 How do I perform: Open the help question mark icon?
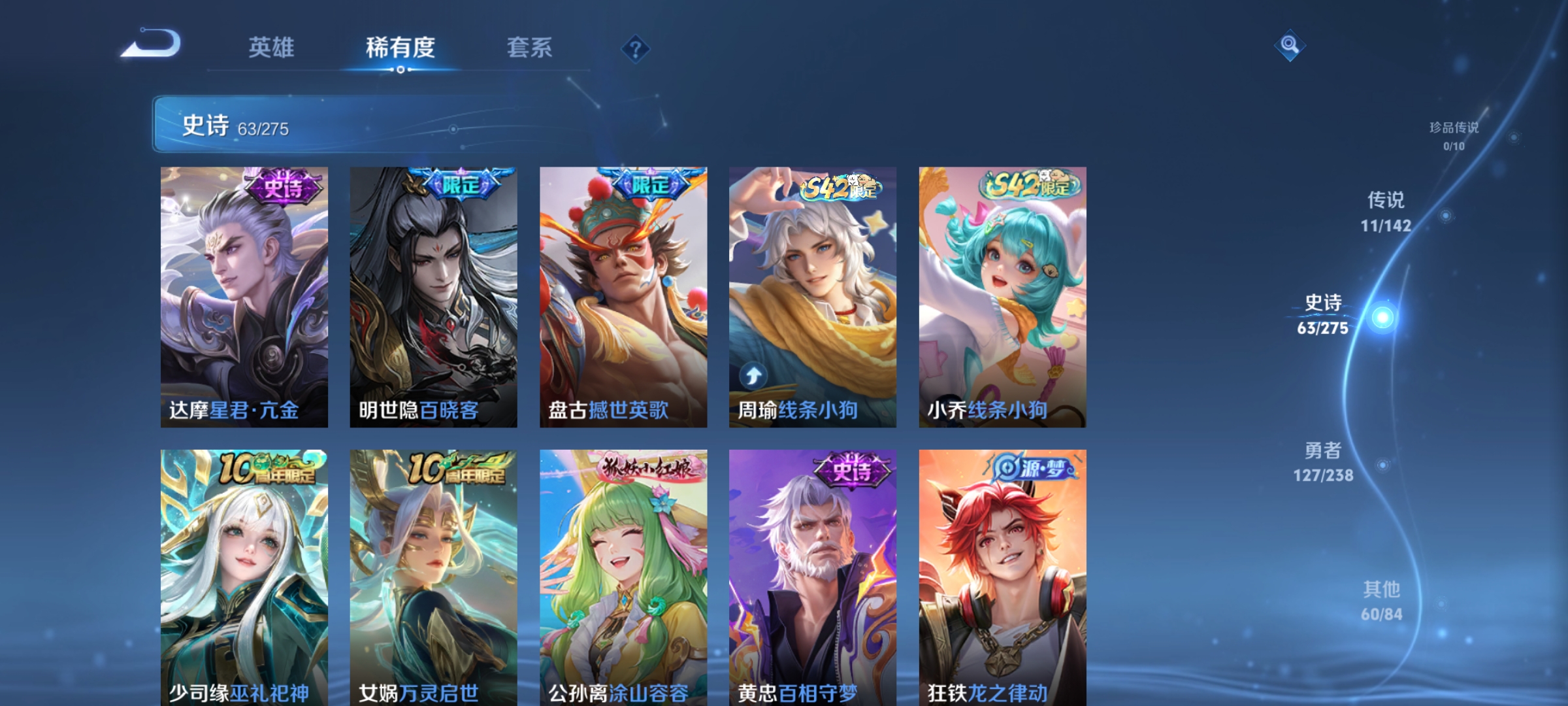coord(634,50)
